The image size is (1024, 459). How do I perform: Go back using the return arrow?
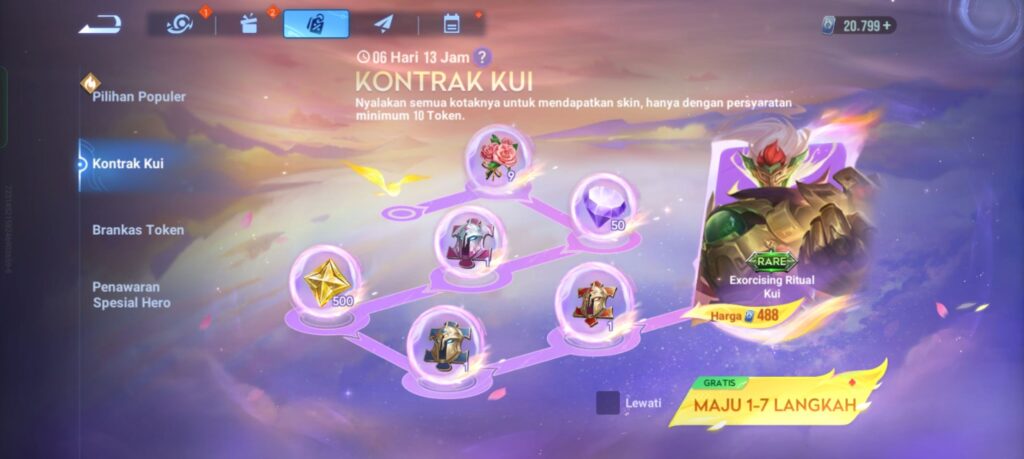pos(100,23)
